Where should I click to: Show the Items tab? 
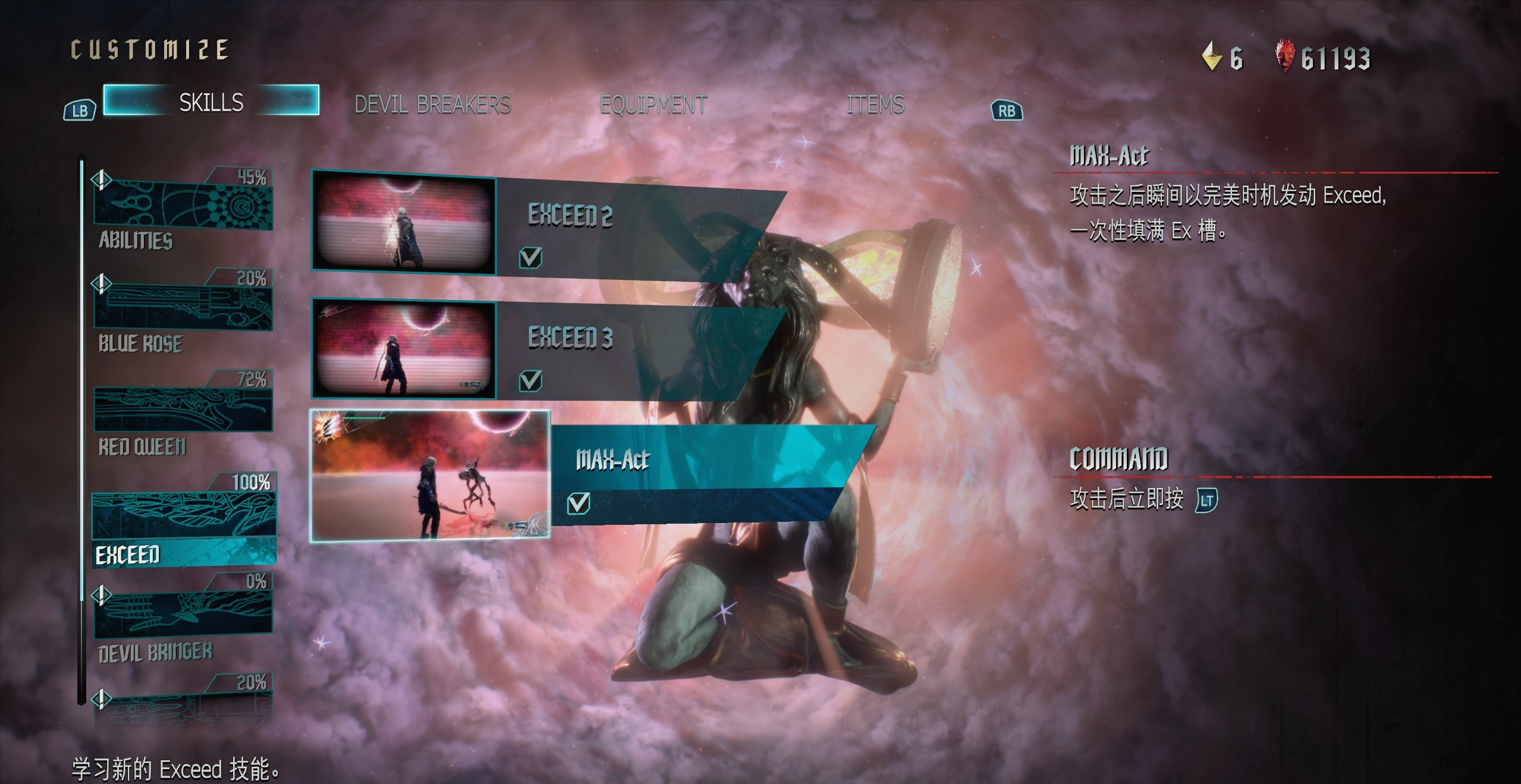click(x=875, y=105)
